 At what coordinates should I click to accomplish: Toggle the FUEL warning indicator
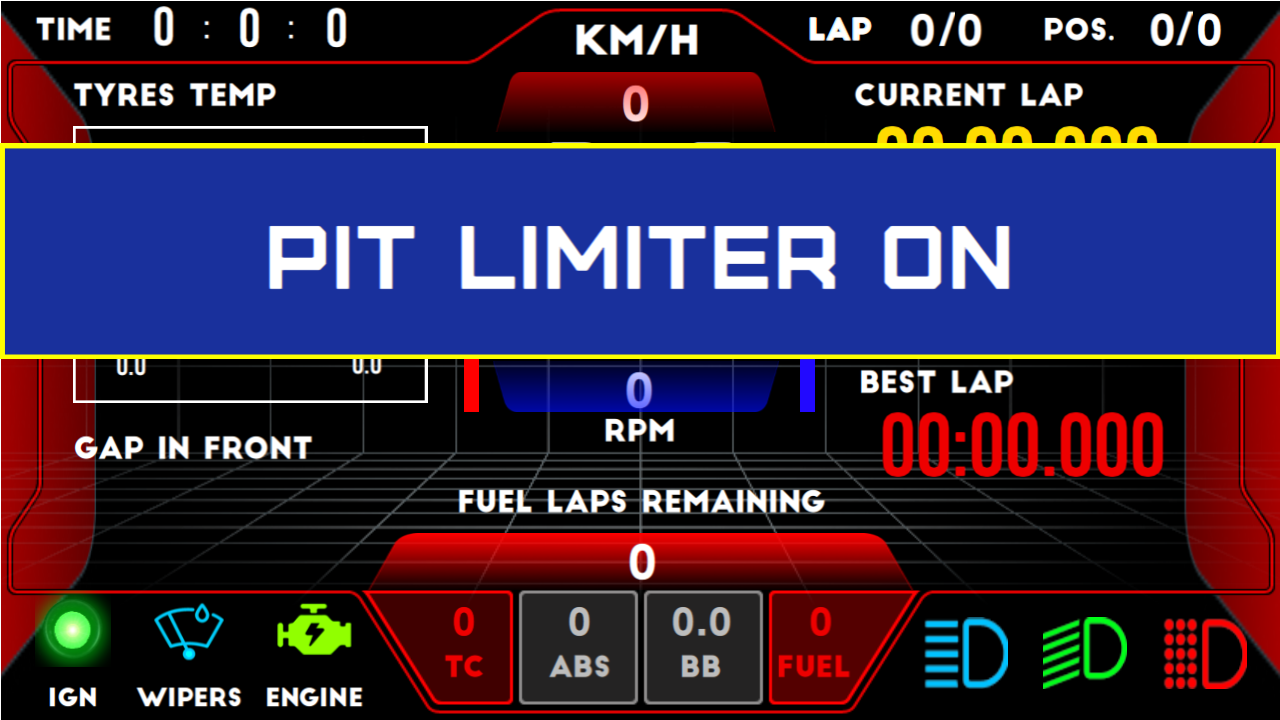tap(818, 645)
